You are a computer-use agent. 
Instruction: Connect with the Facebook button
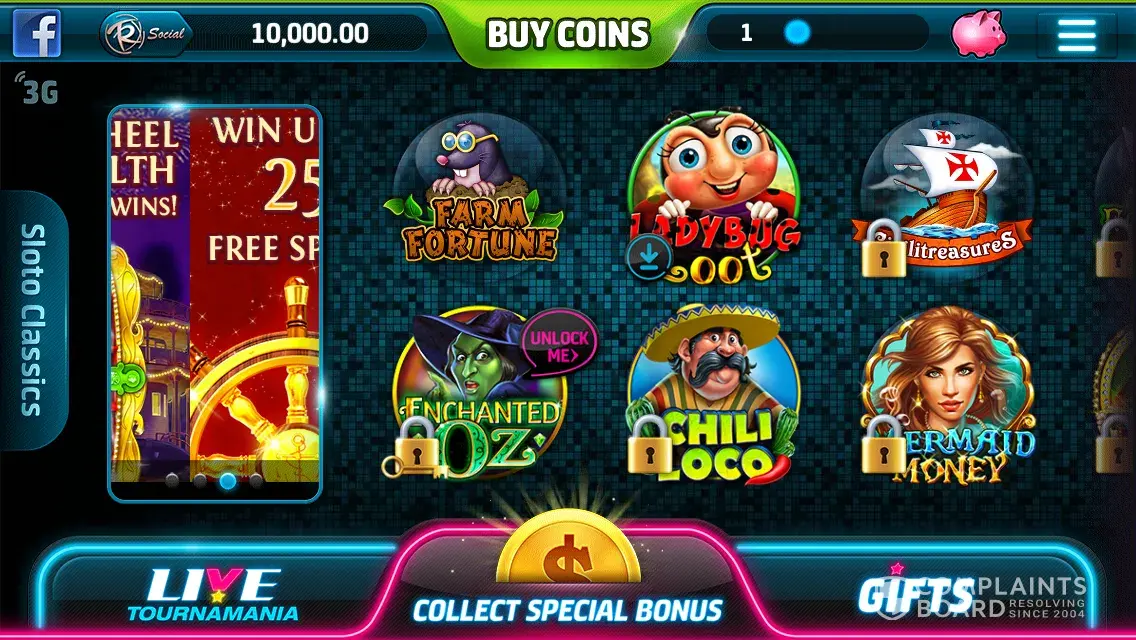point(37,33)
